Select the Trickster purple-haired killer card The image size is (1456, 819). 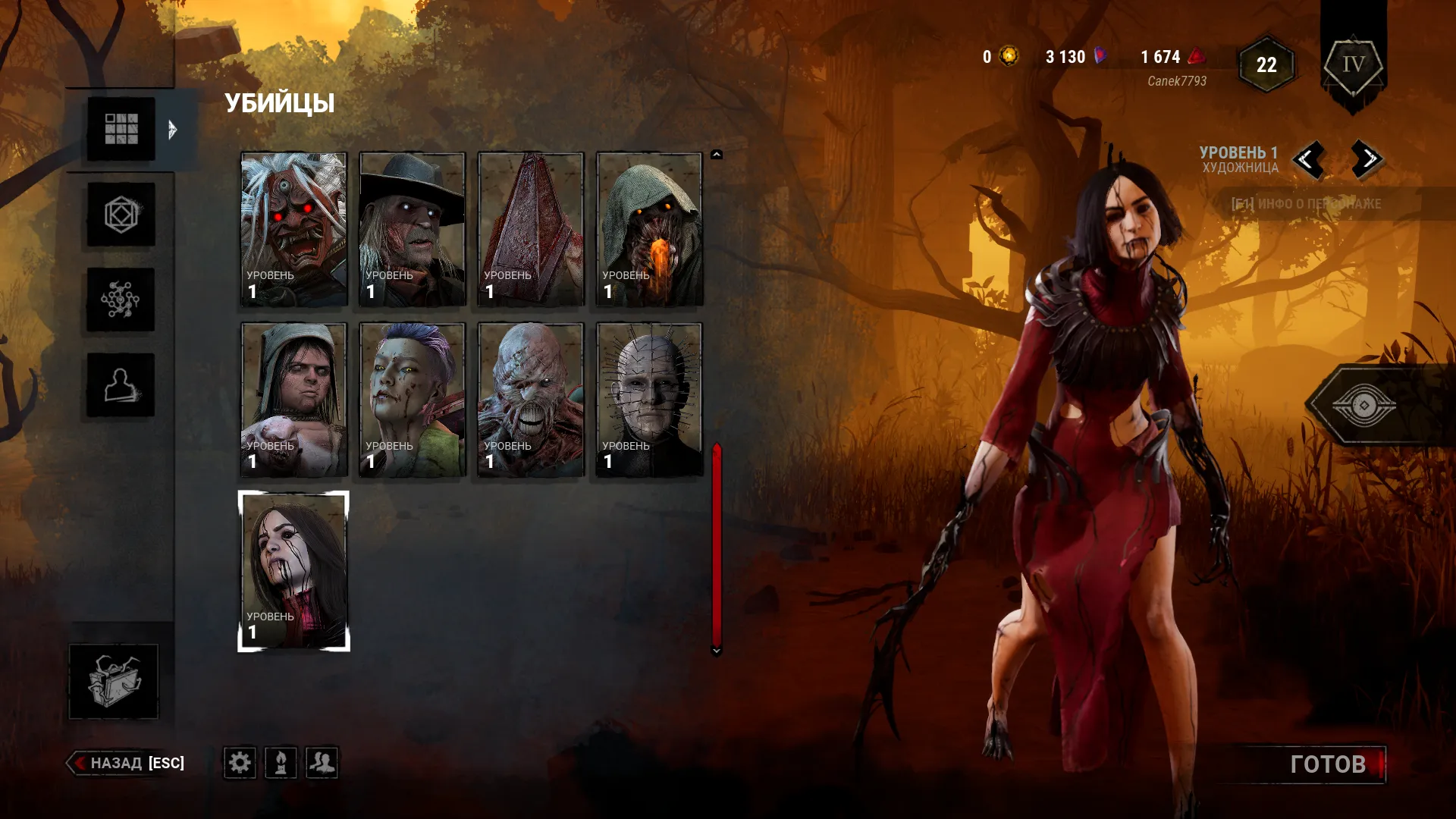[x=412, y=400]
